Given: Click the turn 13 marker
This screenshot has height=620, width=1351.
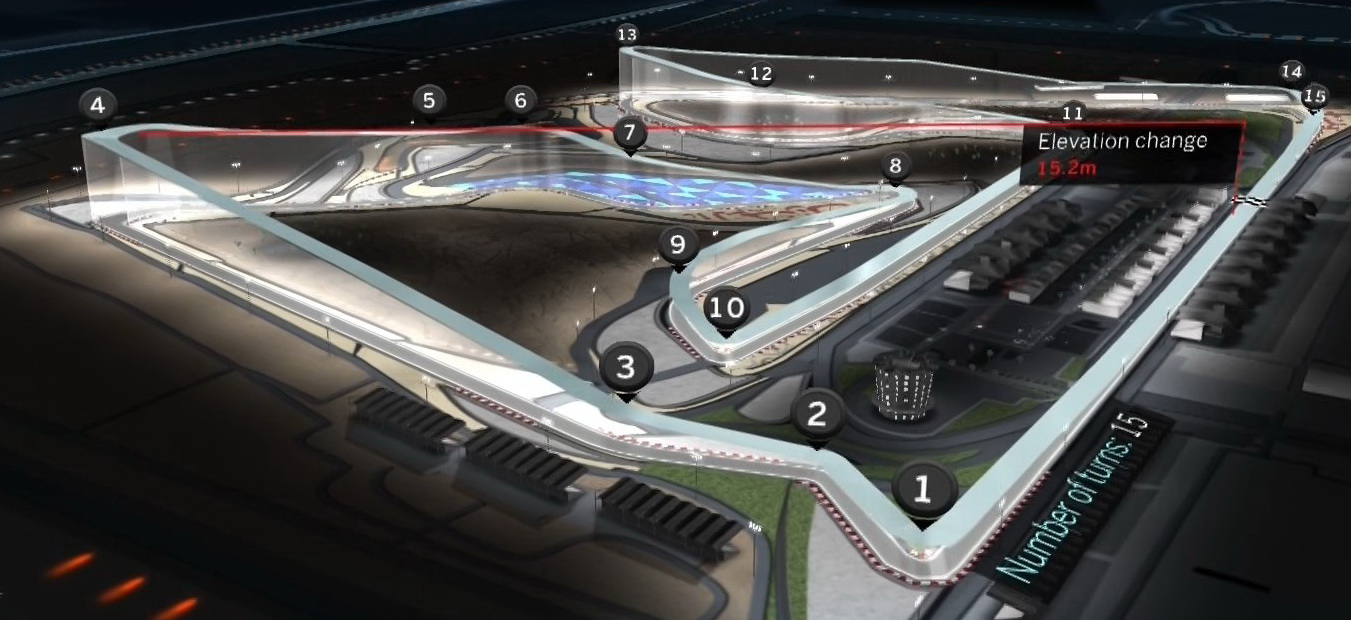Looking at the screenshot, I should [627, 35].
